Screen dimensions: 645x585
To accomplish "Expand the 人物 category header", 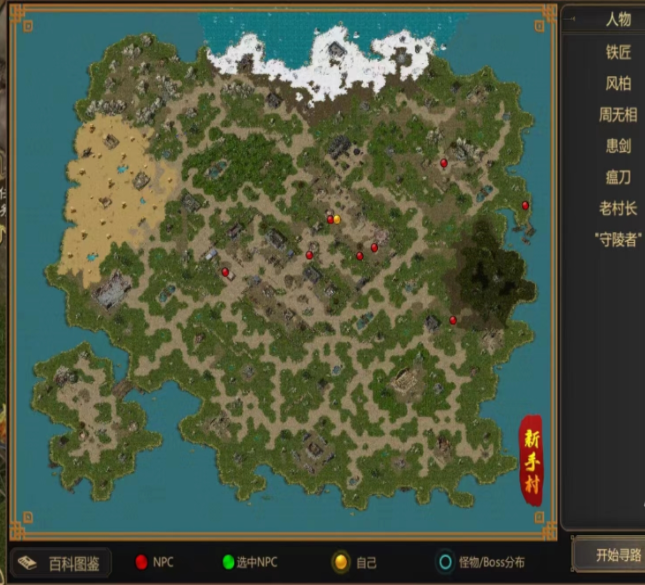I will (618, 20).
